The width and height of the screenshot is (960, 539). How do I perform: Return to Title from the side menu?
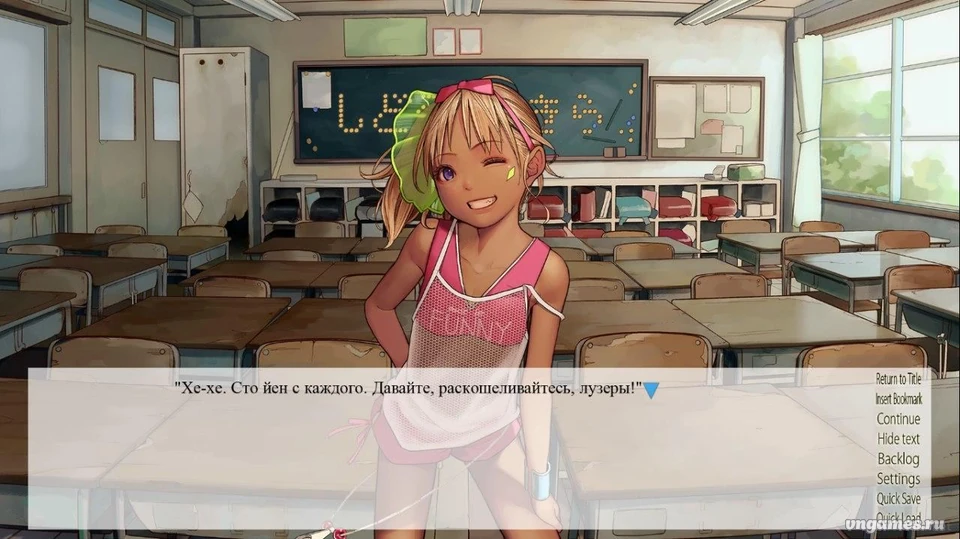[898, 379]
